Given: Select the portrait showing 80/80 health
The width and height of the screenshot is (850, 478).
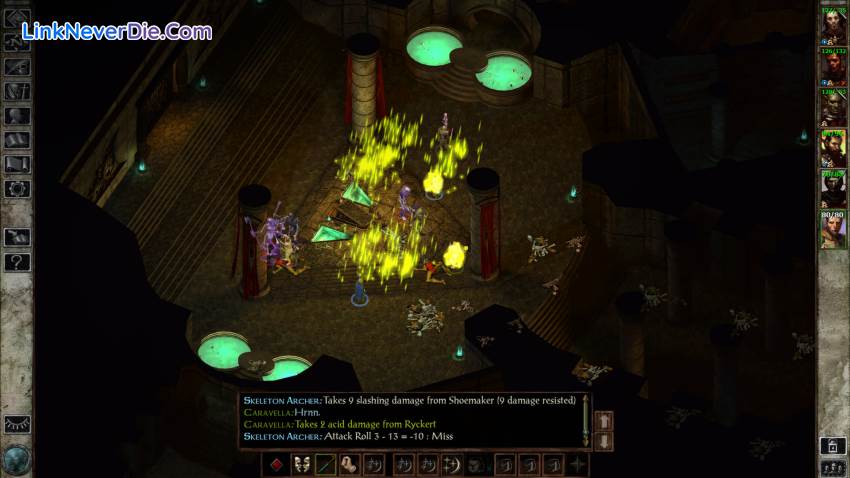Looking at the screenshot, I should (833, 230).
